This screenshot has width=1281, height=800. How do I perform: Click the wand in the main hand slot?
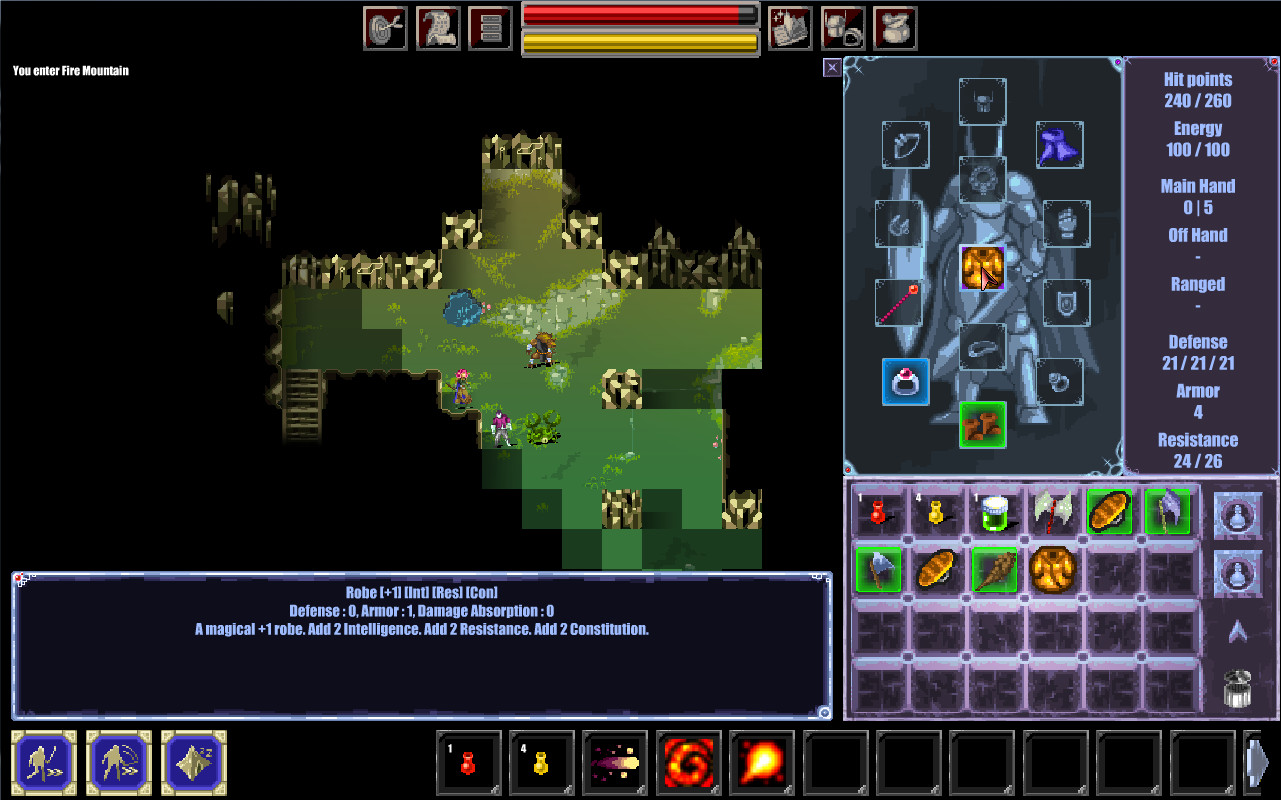tap(900, 303)
